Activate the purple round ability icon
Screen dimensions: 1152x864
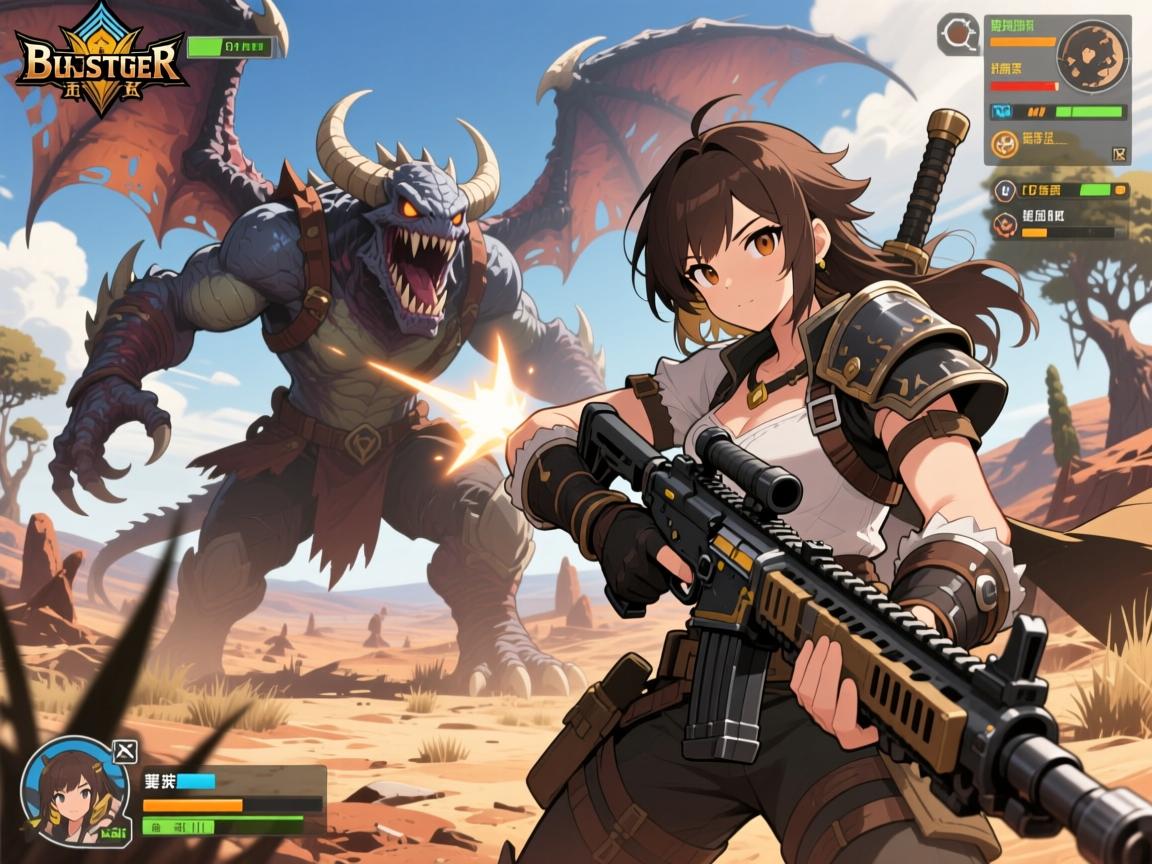(x=1004, y=189)
